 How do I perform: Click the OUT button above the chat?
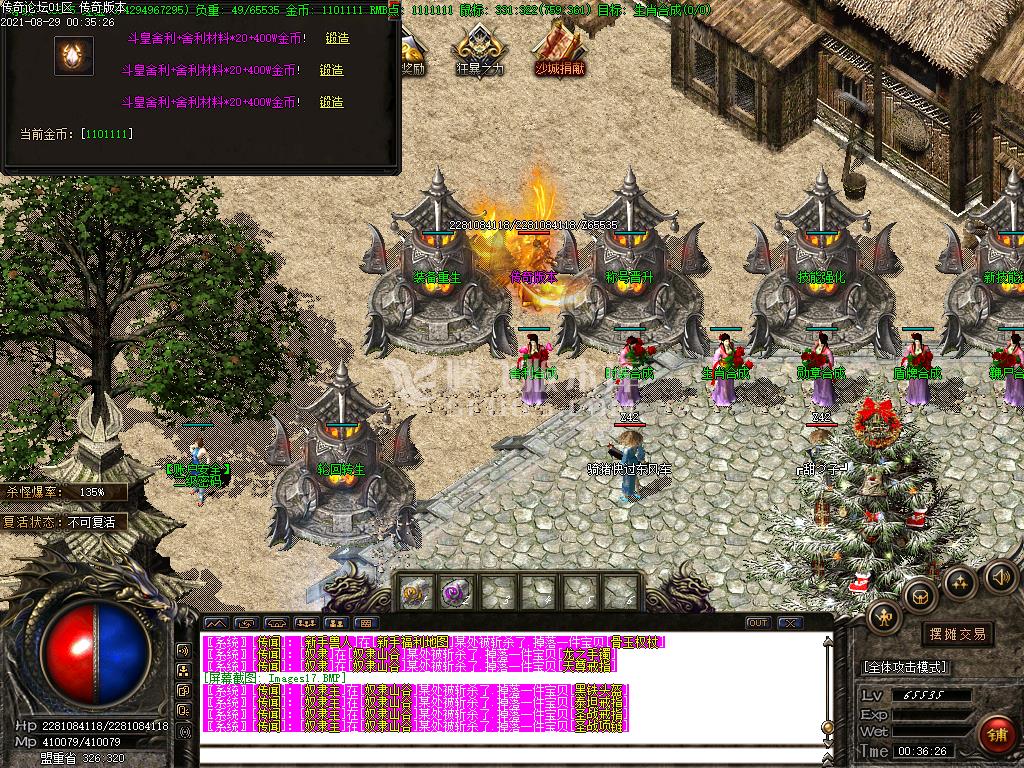click(758, 623)
